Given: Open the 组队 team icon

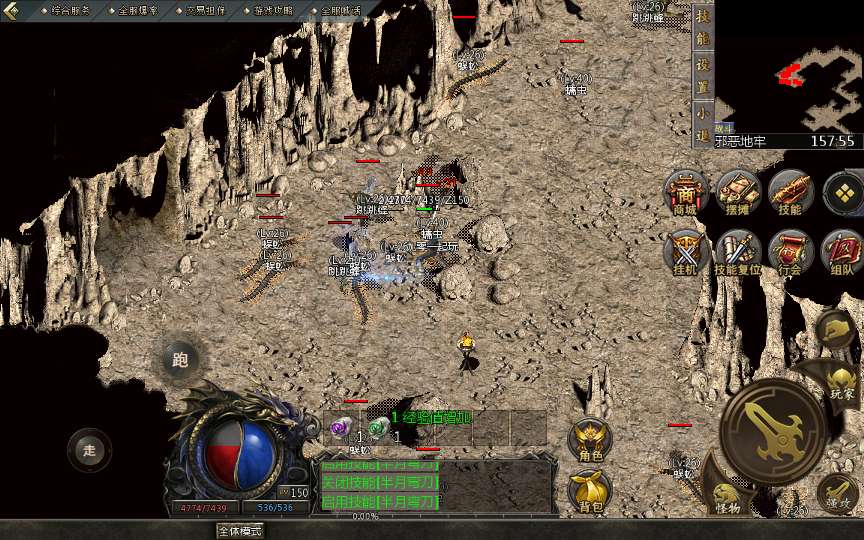Looking at the screenshot, I should (841, 251).
